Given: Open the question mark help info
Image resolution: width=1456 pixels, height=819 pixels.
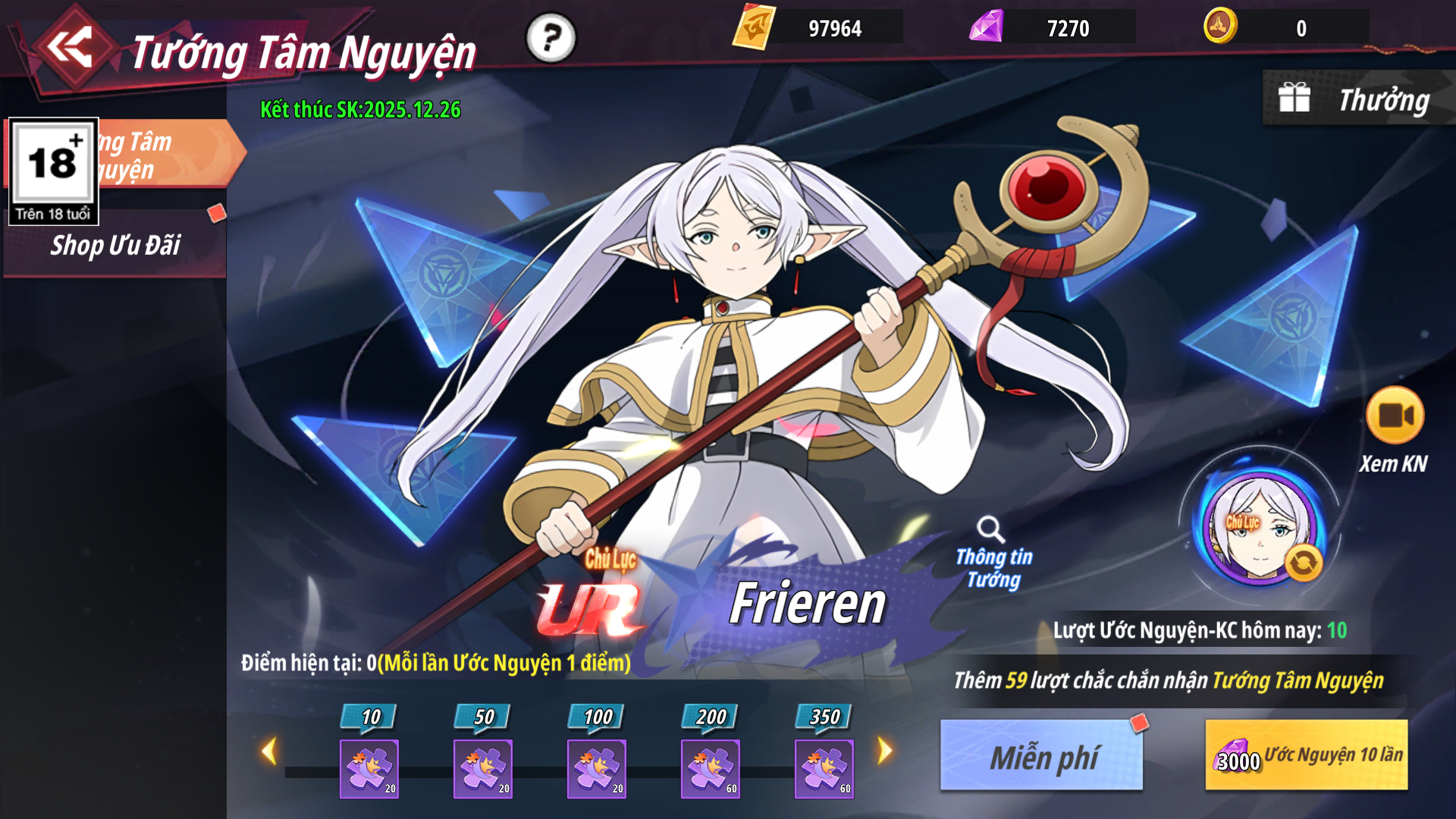Looking at the screenshot, I should pos(551,38).
